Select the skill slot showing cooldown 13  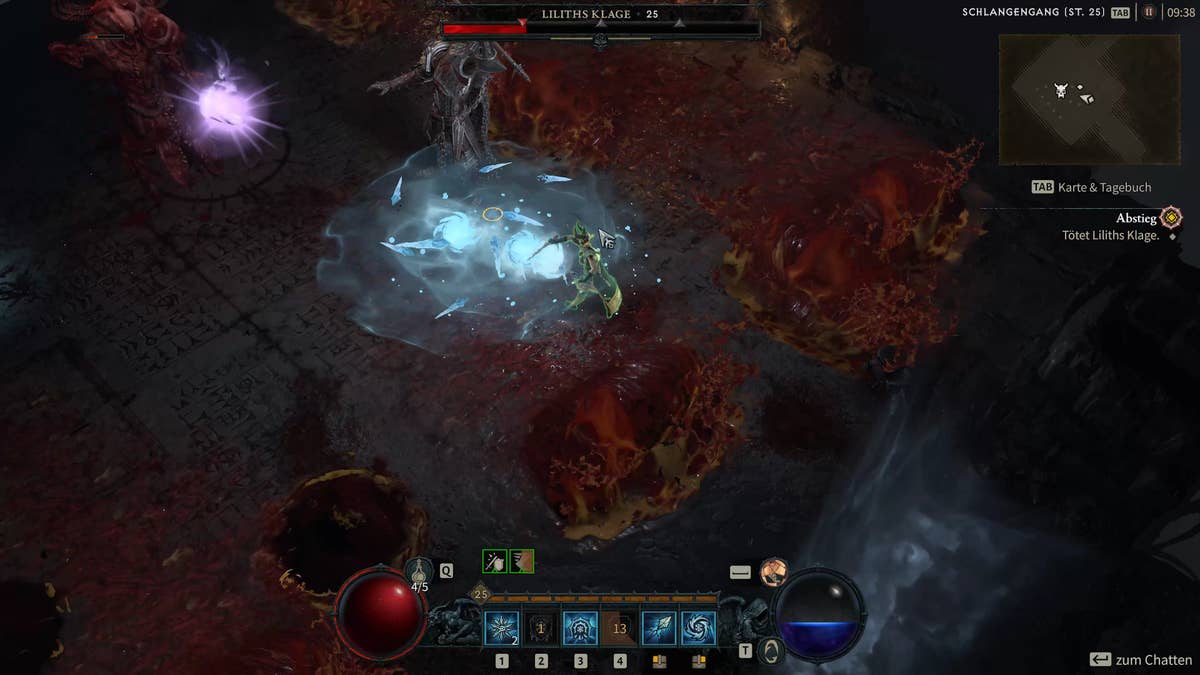(619, 628)
